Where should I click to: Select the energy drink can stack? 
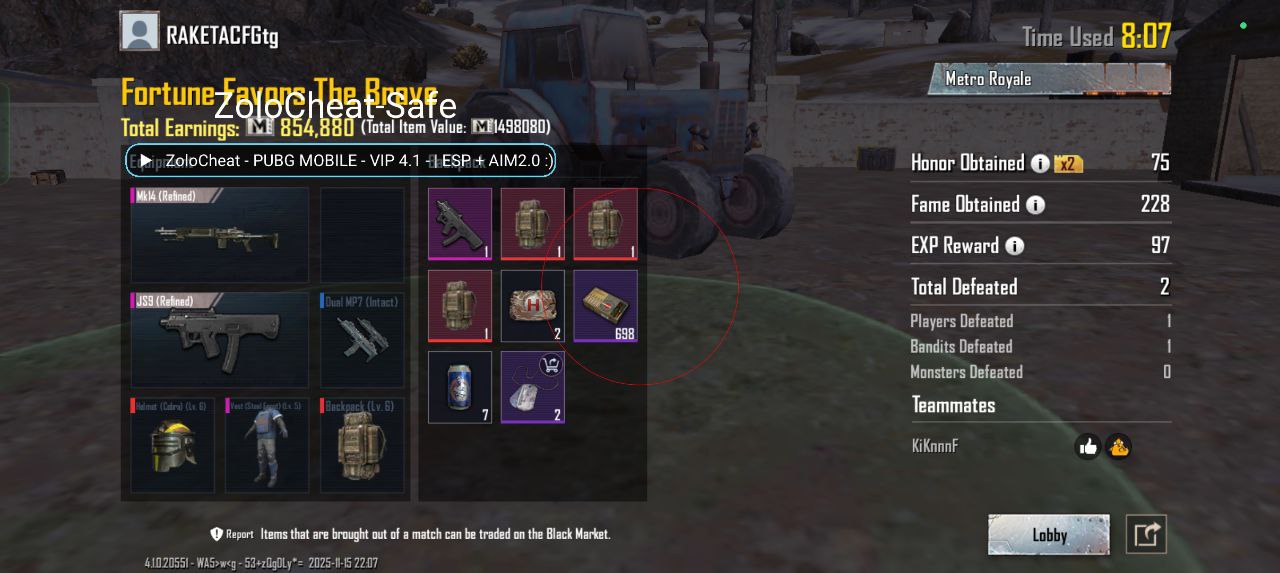tap(460, 387)
